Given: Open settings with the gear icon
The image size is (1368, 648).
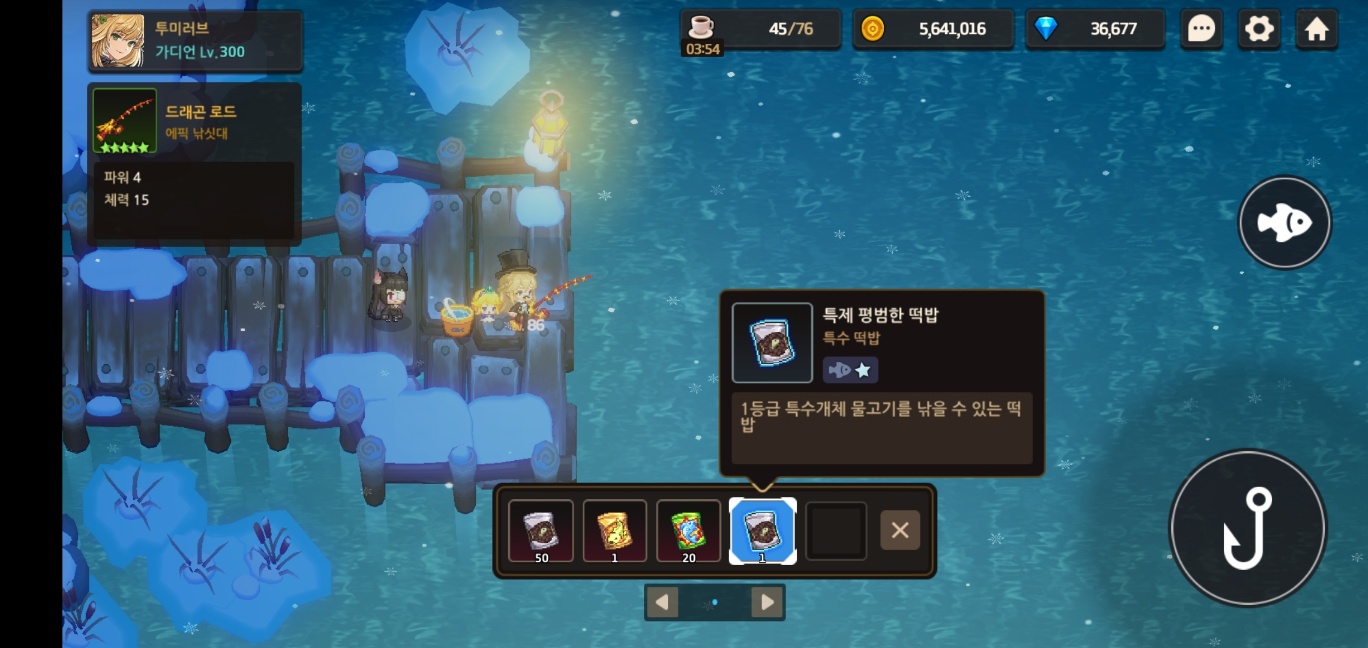Looking at the screenshot, I should click(1259, 29).
